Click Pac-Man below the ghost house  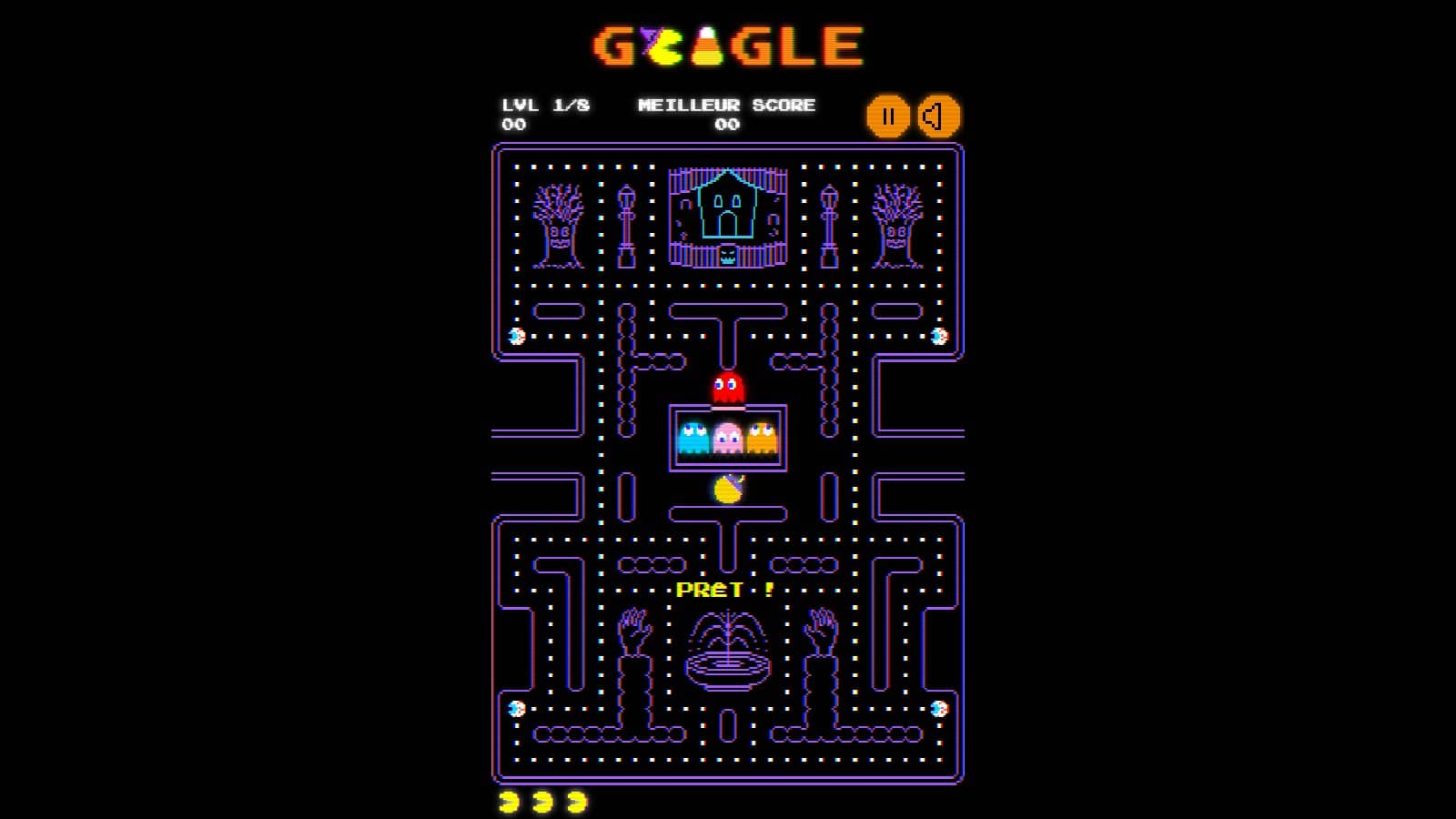[728, 487]
